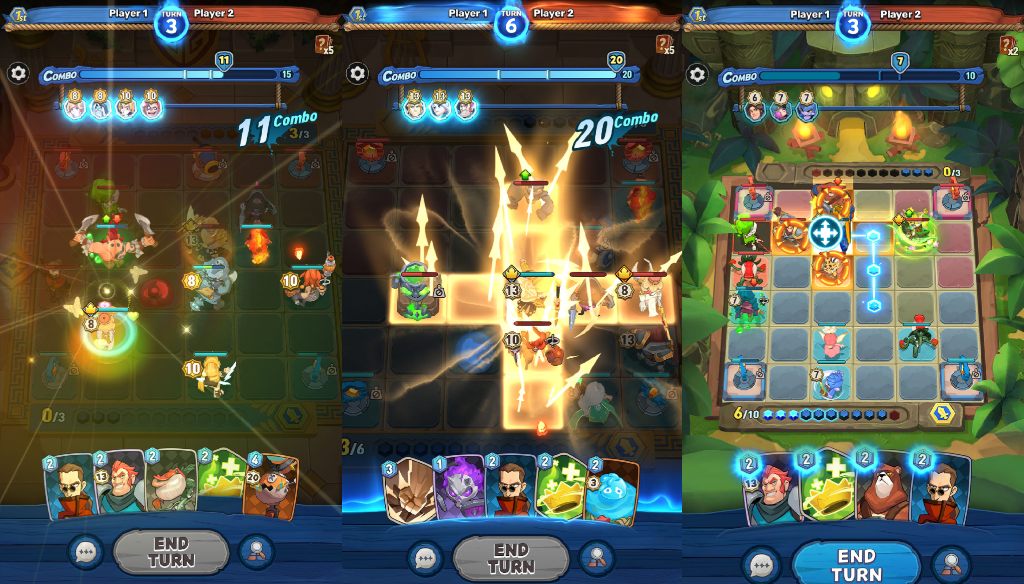Open chat bubble beside the blue End Turn

pos(763,563)
